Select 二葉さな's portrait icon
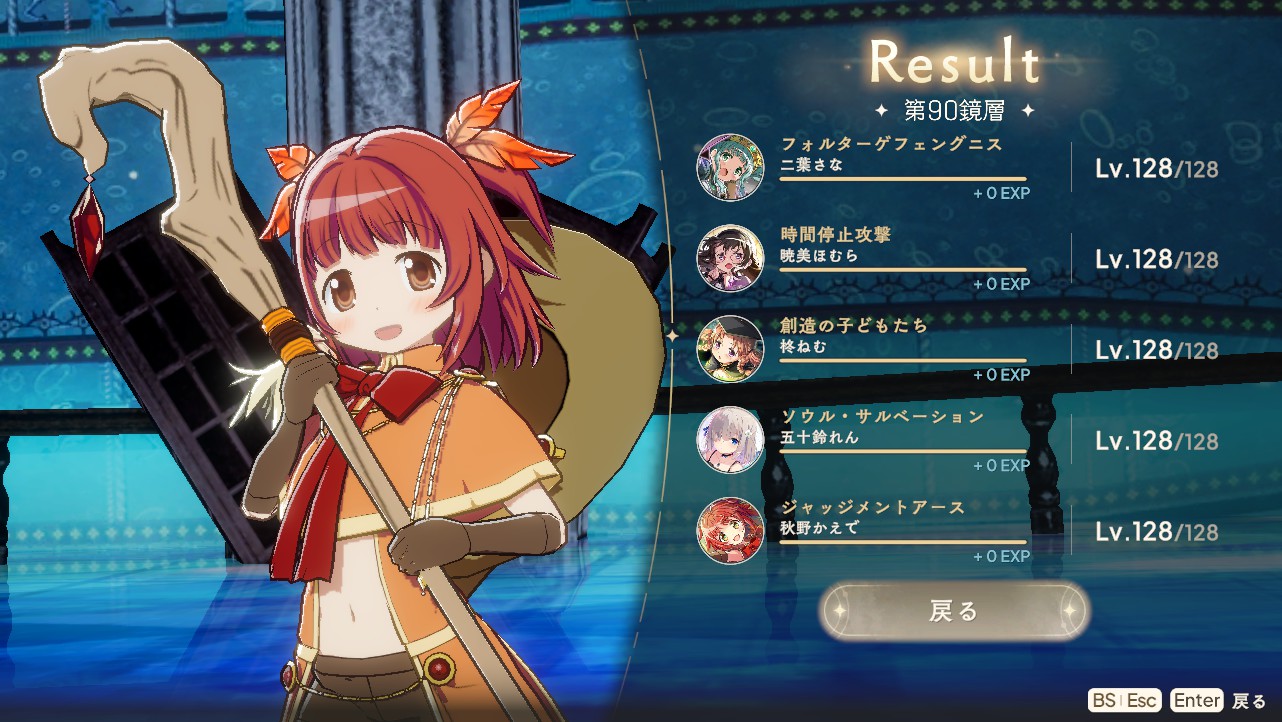The width and height of the screenshot is (1282, 722). (730, 167)
